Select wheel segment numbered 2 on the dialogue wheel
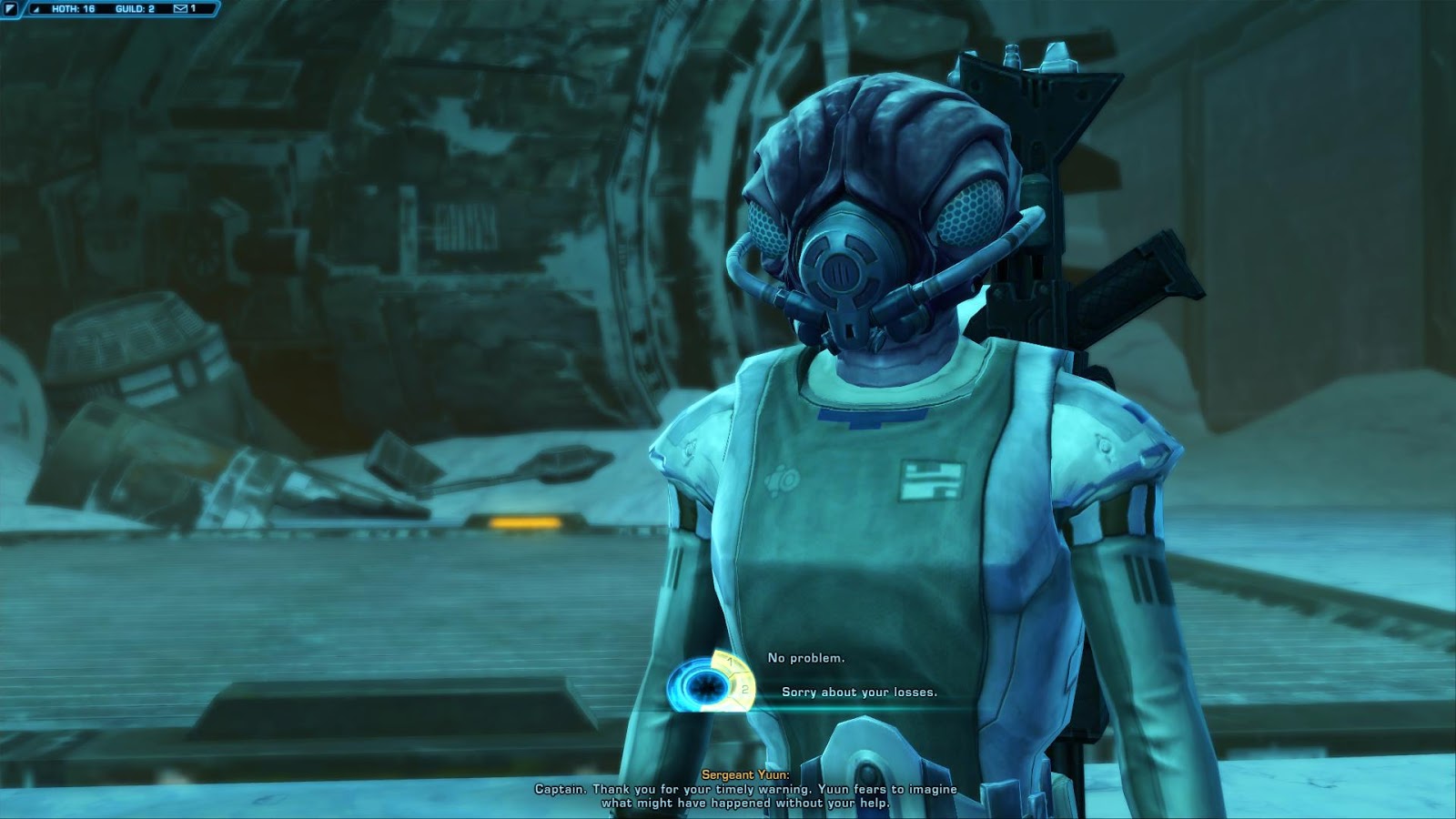 tap(743, 689)
